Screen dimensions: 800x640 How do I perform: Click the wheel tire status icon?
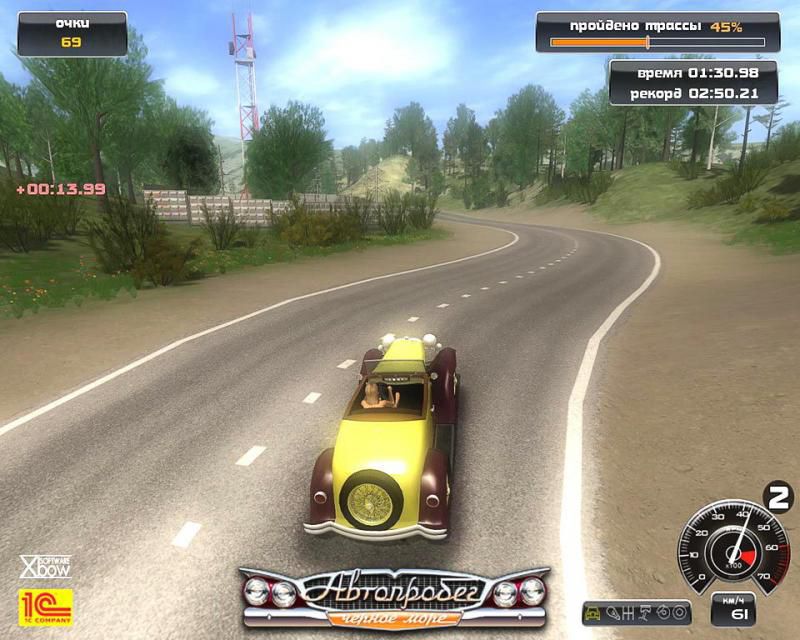pos(679,613)
